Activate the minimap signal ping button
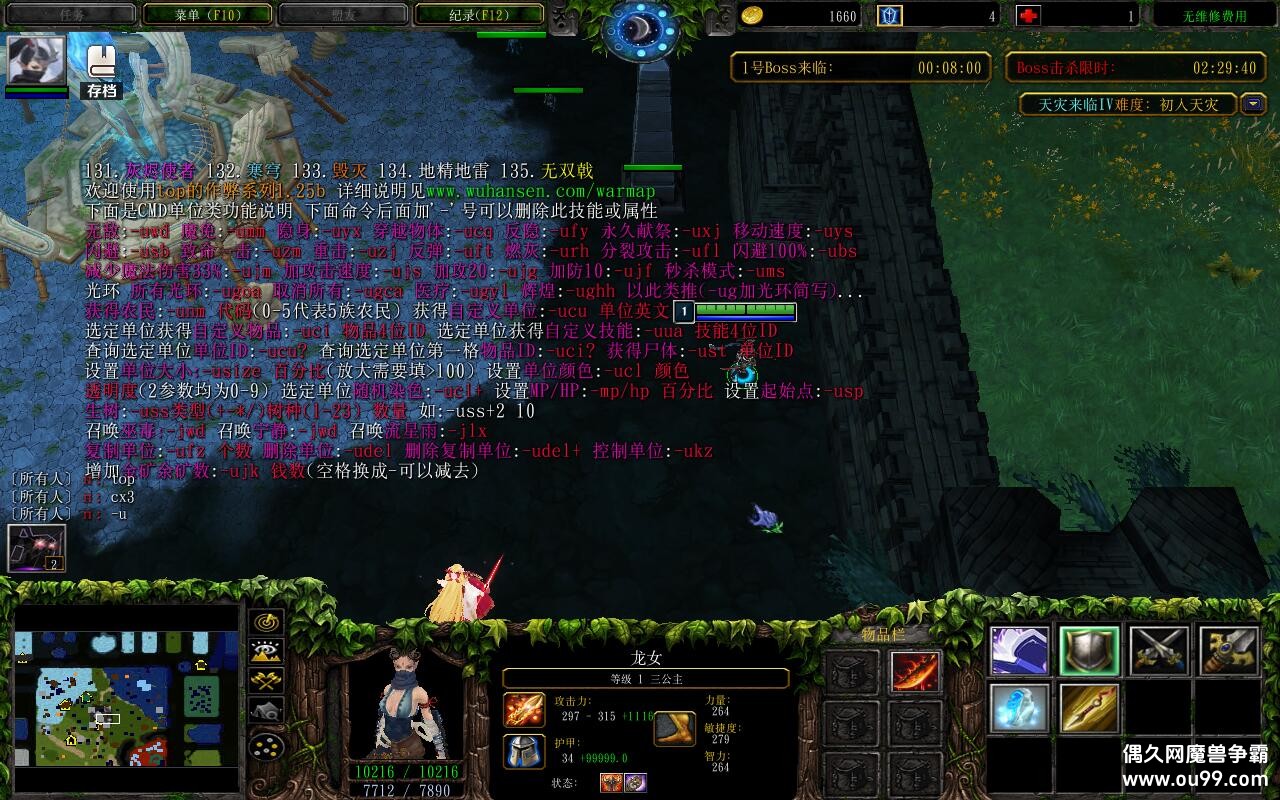 coord(266,622)
